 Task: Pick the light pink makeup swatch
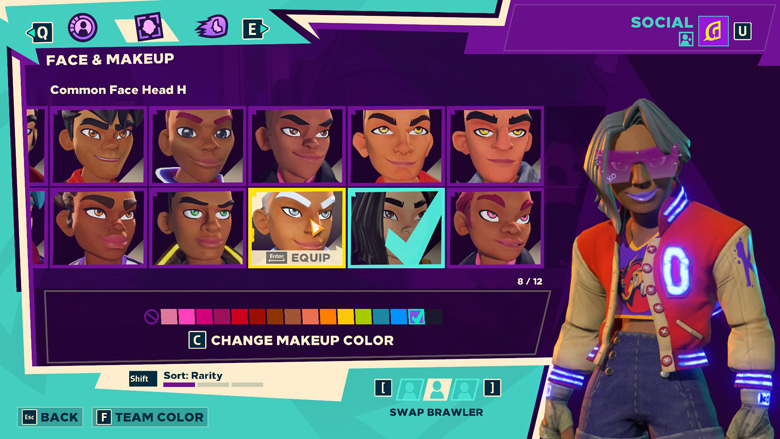170,317
